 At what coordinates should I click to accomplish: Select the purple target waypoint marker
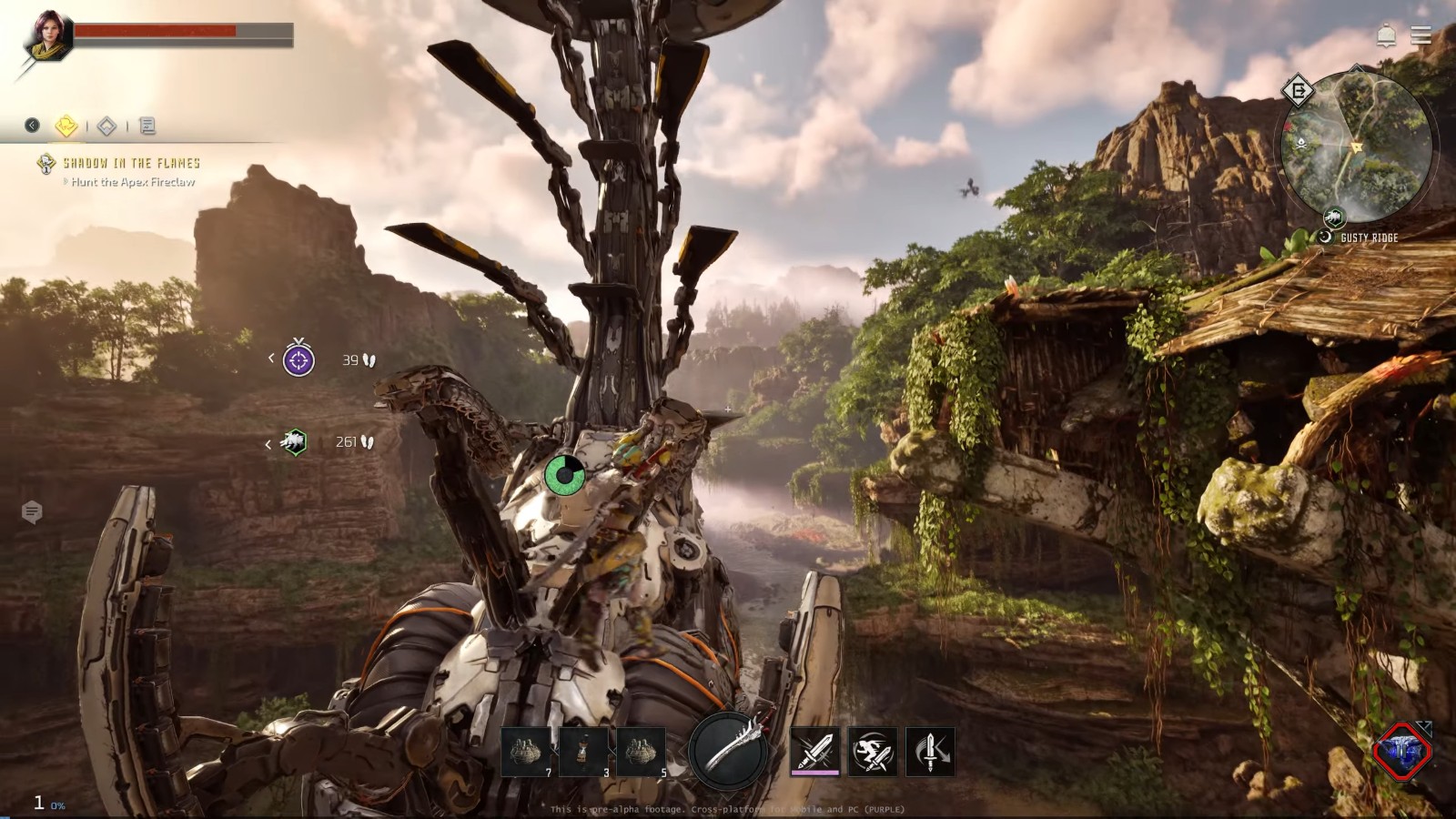click(x=298, y=359)
